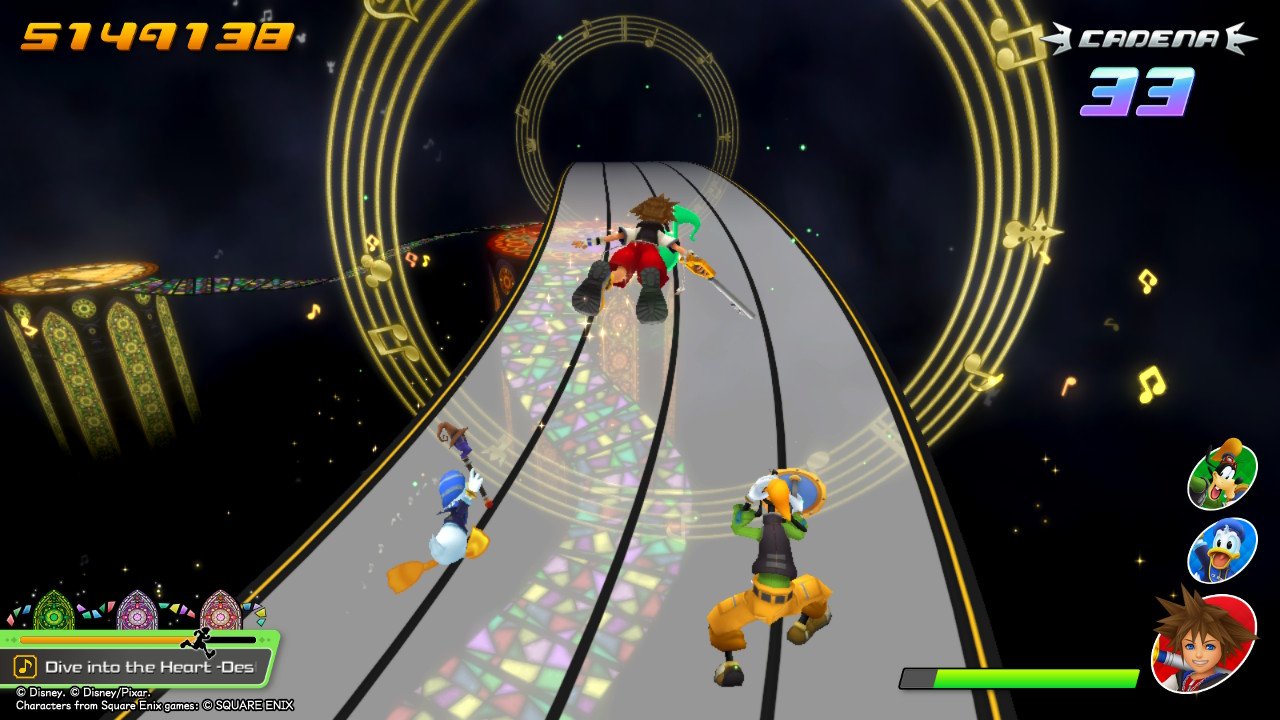This screenshot has height=720, width=1280.
Task: Click the diamond marker at the end of the progress bar
Action: (262, 639)
